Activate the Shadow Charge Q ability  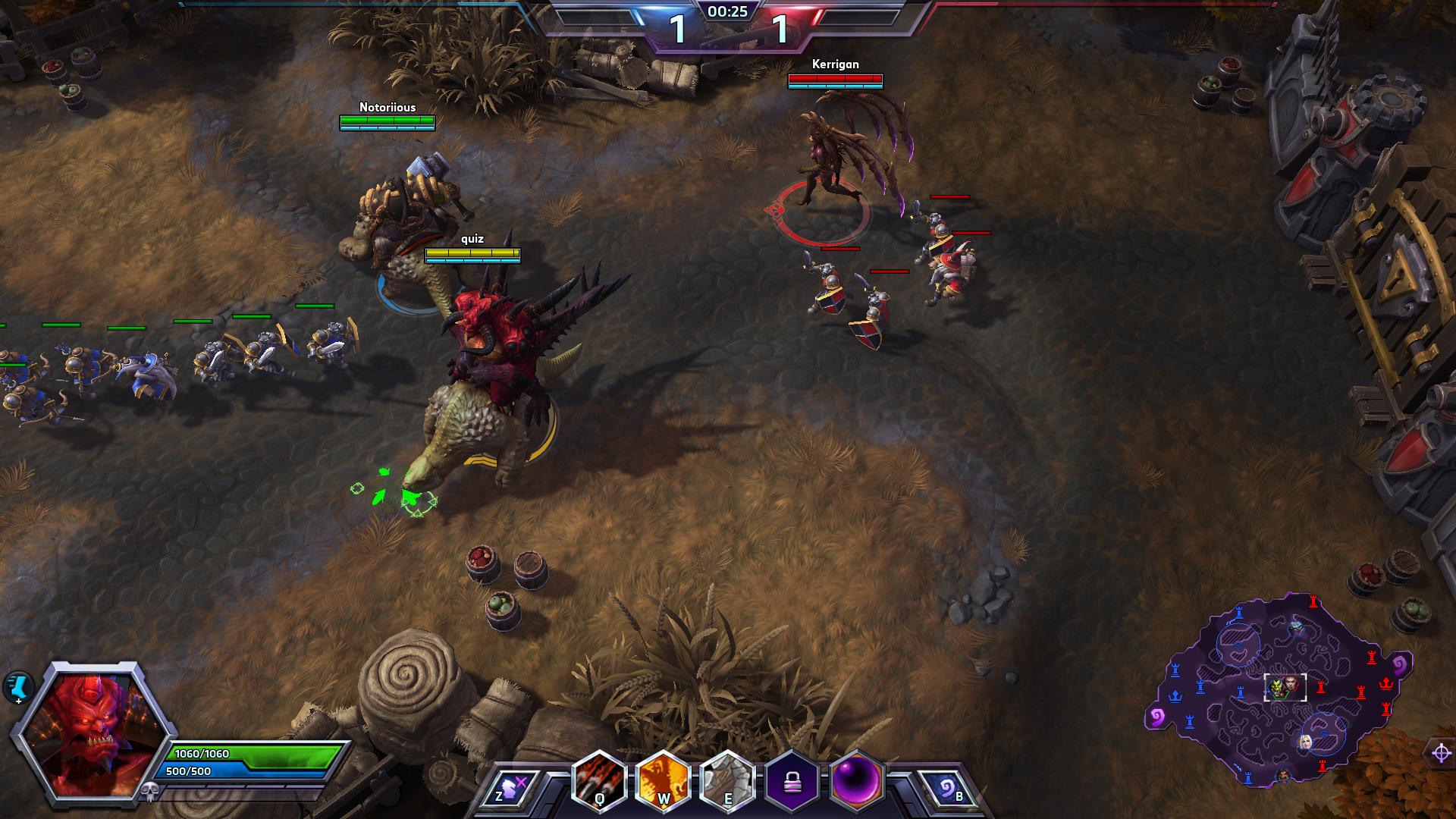[x=601, y=780]
